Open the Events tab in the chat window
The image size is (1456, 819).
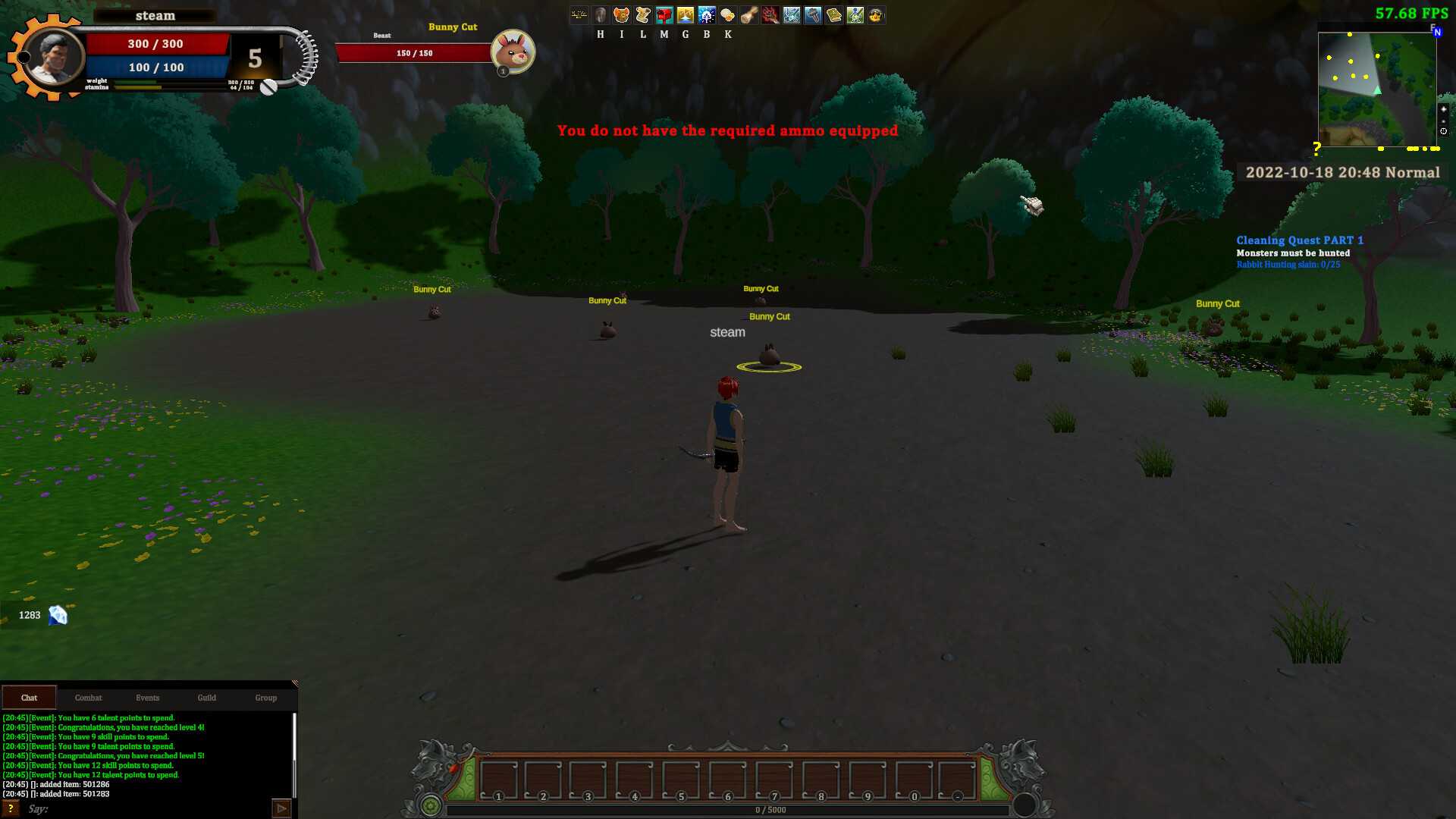point(147,698)
